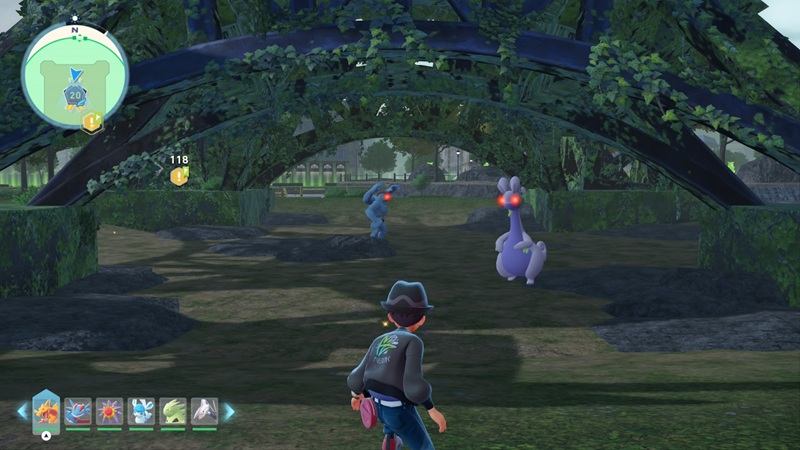The height and width of the screenshot is (450, 800).
Task: Select the zone 20 marker on minimap
Action: pos(74,94)
